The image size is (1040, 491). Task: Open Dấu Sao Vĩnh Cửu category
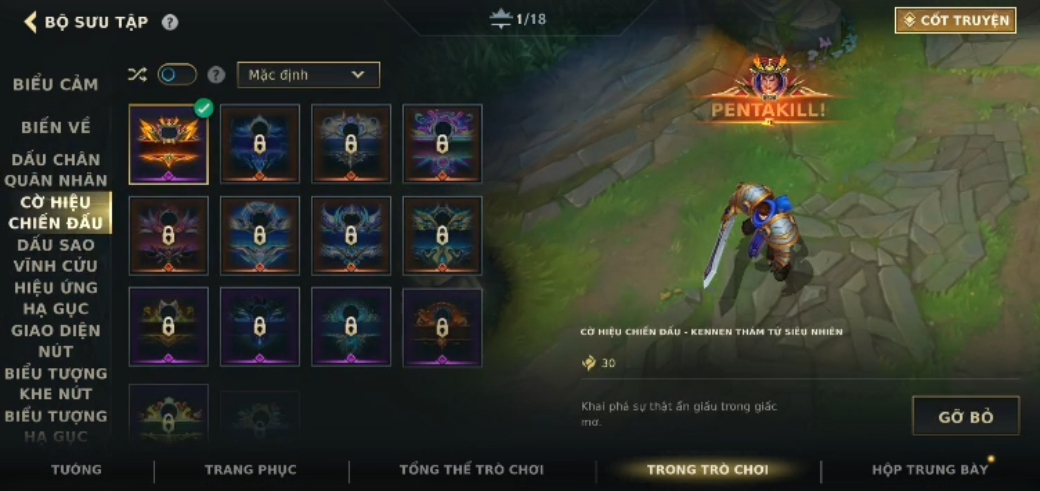click(56, 255)
